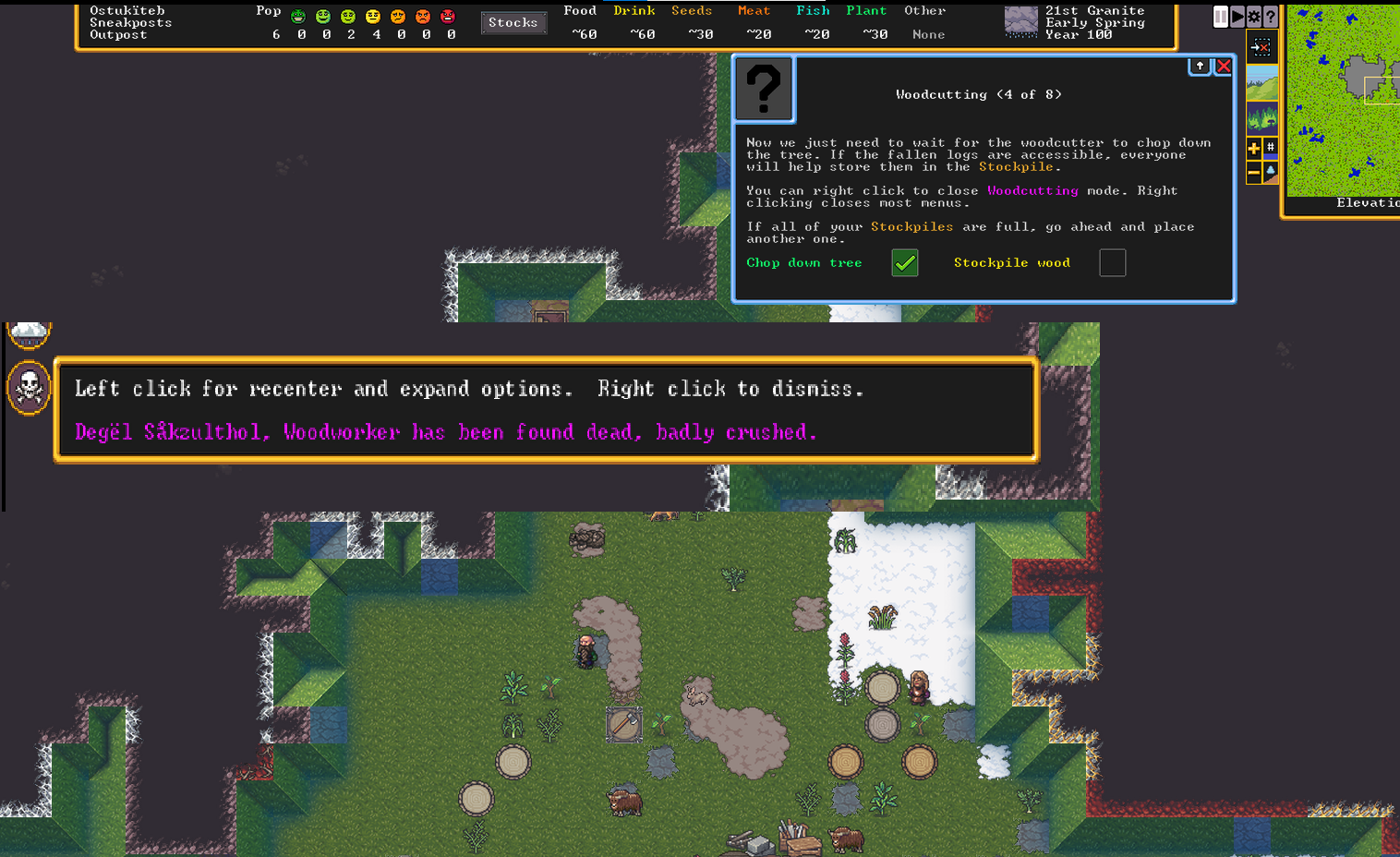Click the tutorial question mark icon
The width and height of the screenshot is (1400, 857).
click(x=764, y=90)
